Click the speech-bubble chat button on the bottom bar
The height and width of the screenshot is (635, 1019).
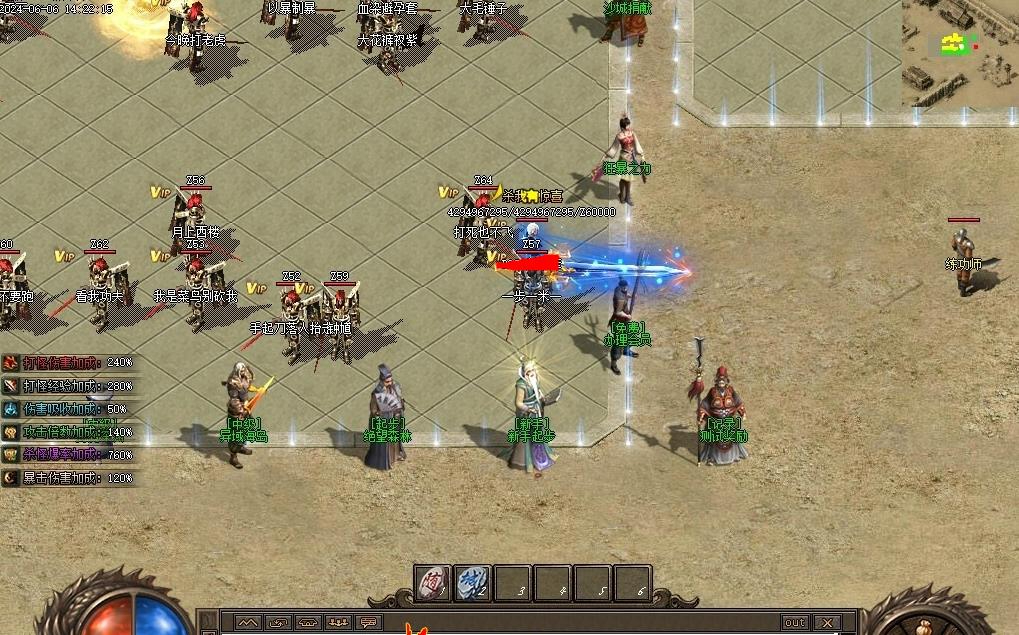pyautogui.click(x=369, y=623)
